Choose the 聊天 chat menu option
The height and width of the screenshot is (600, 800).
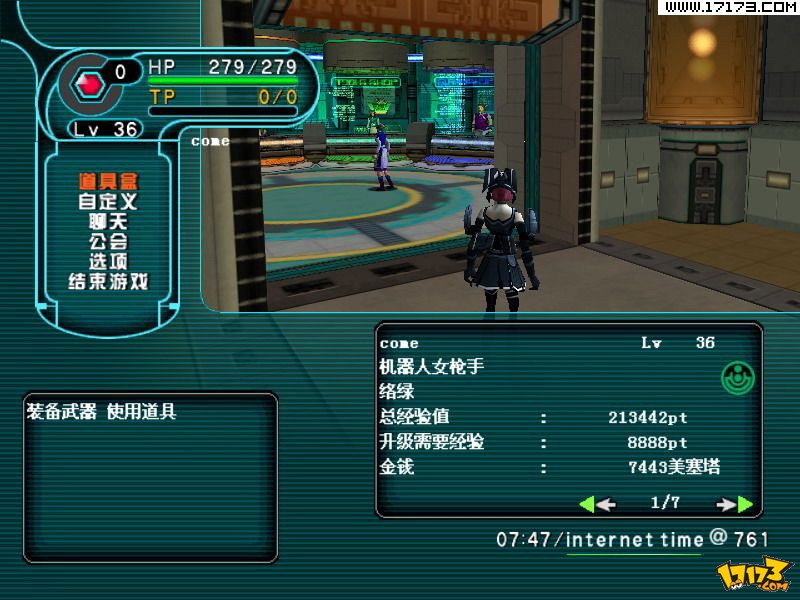click(x=108, y=221)
